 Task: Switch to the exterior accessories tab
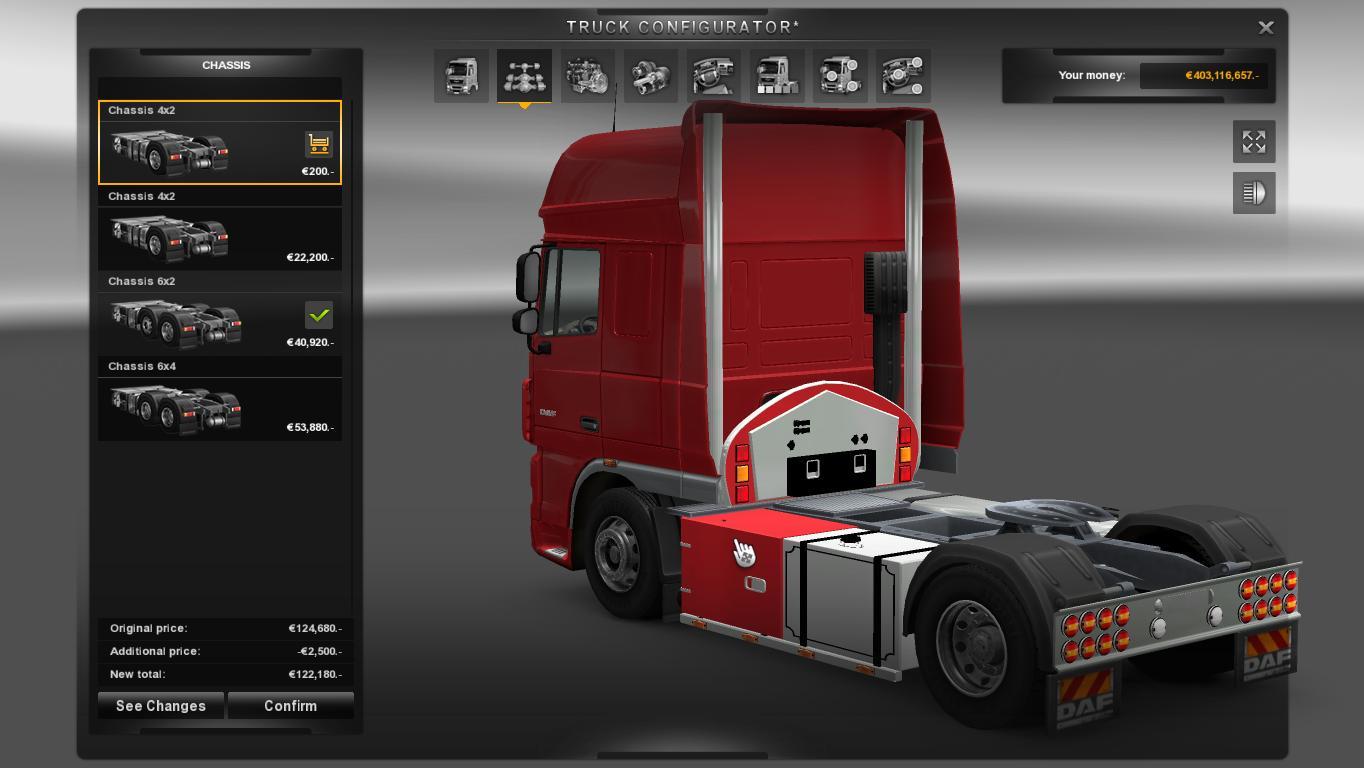pos(840,76)
